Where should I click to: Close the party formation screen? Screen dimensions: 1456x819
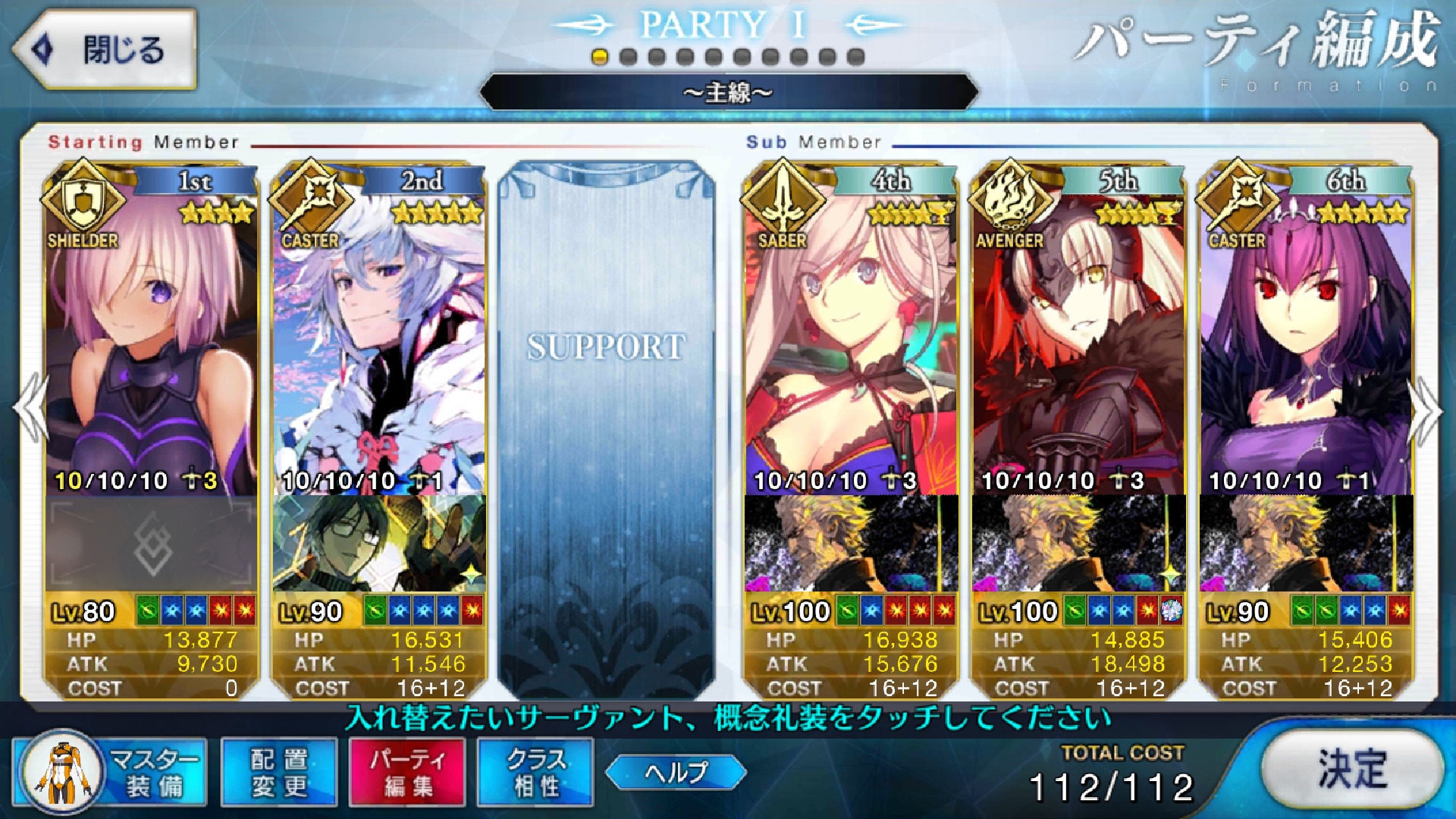pyautogui.click(x=105, y=50)
